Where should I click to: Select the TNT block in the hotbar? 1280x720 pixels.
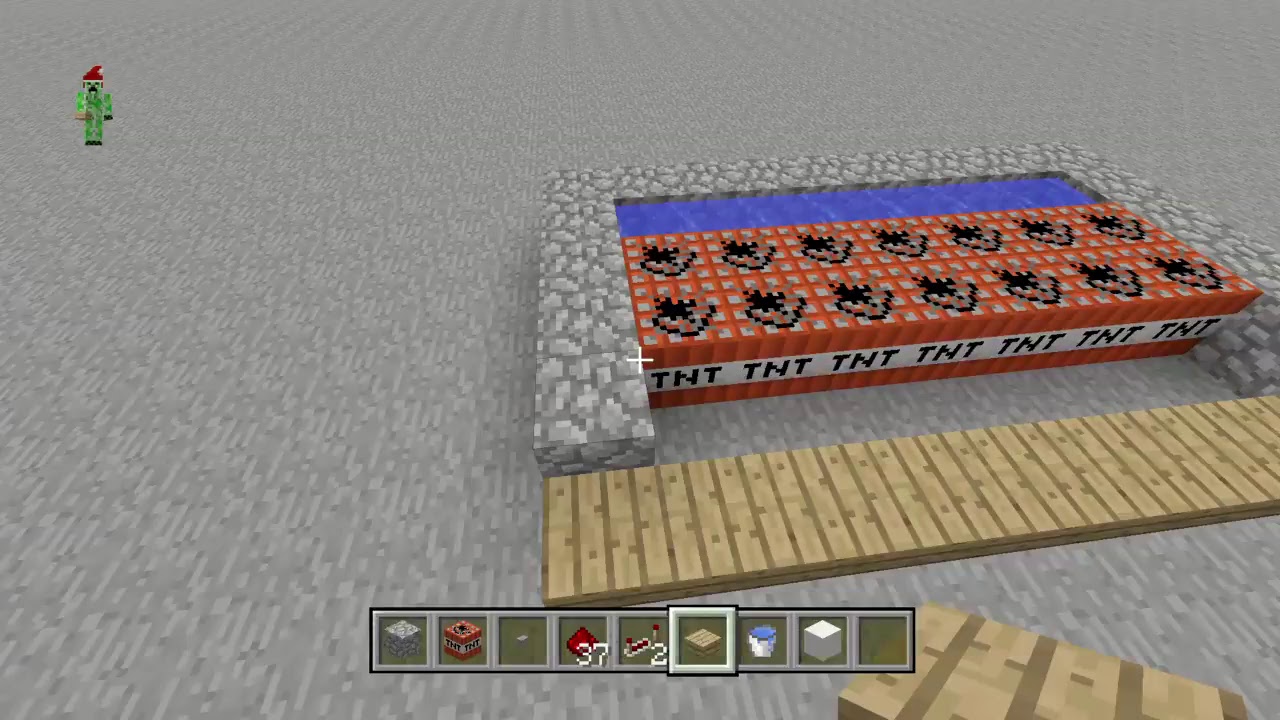click(462, 640)
